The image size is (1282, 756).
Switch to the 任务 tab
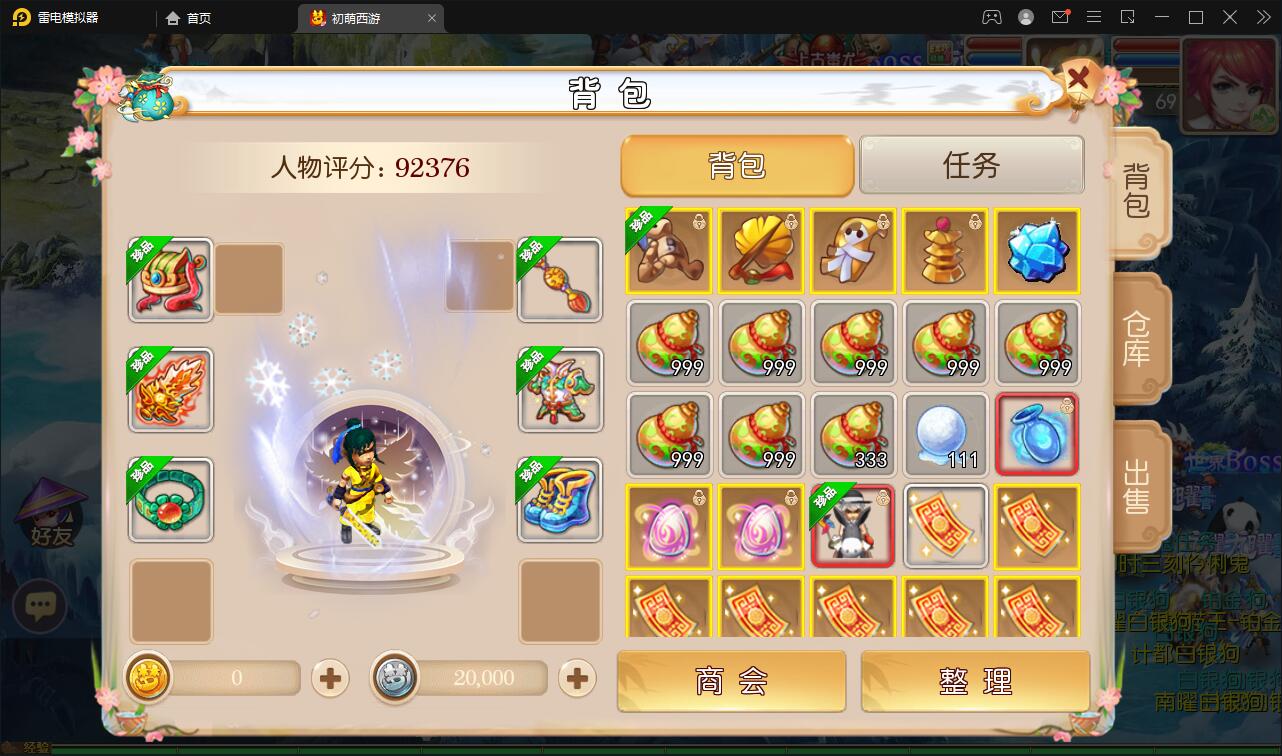(971, 165)
